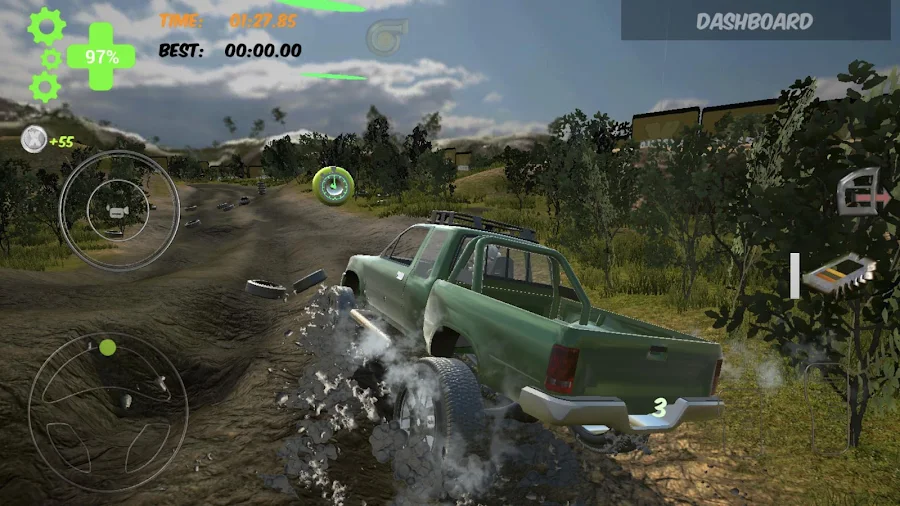Activate the turbo boost icon
This screenshot has width=900, height=506.
[385, 38]
